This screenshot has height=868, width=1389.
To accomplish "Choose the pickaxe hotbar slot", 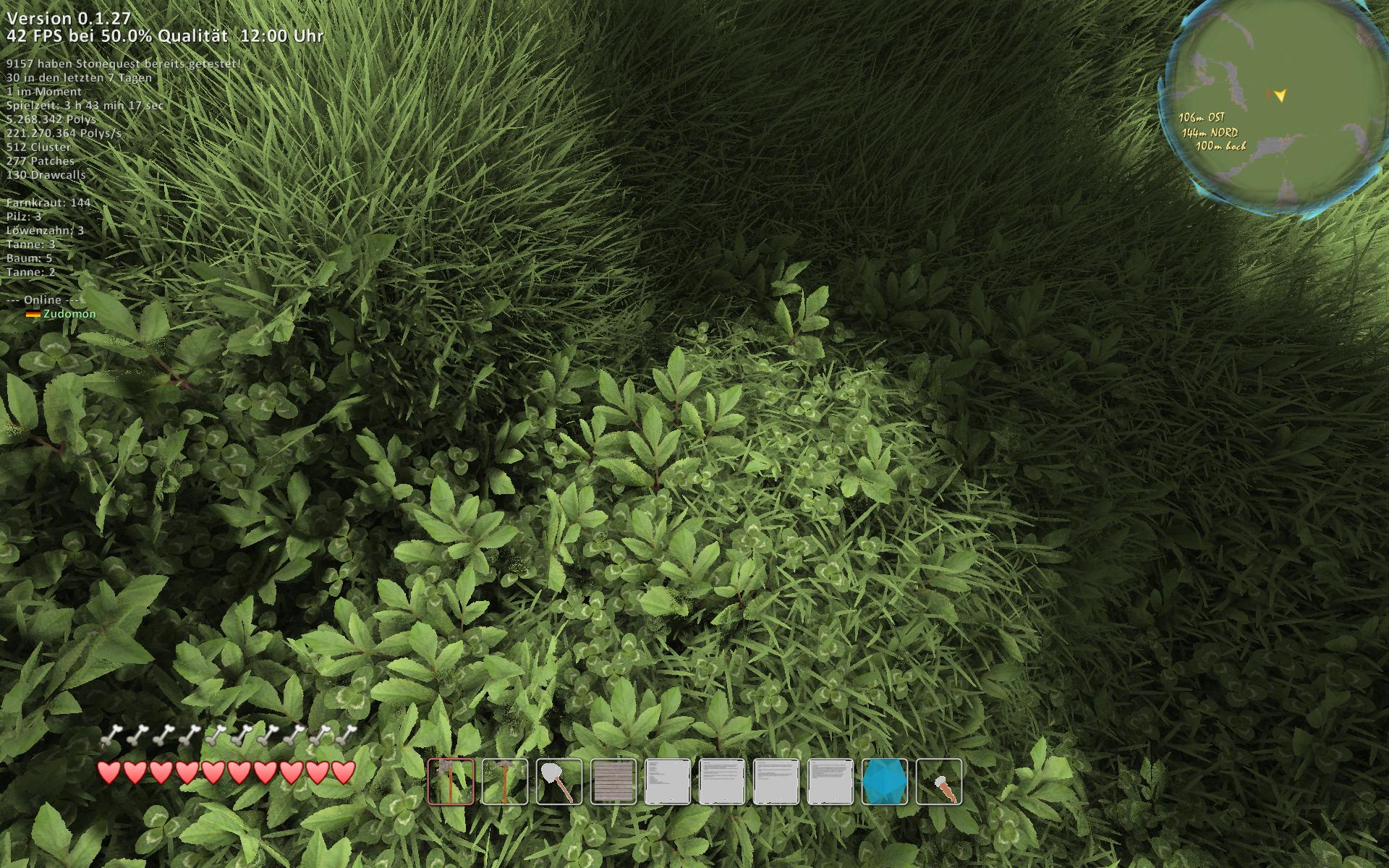I will point(505,782).
